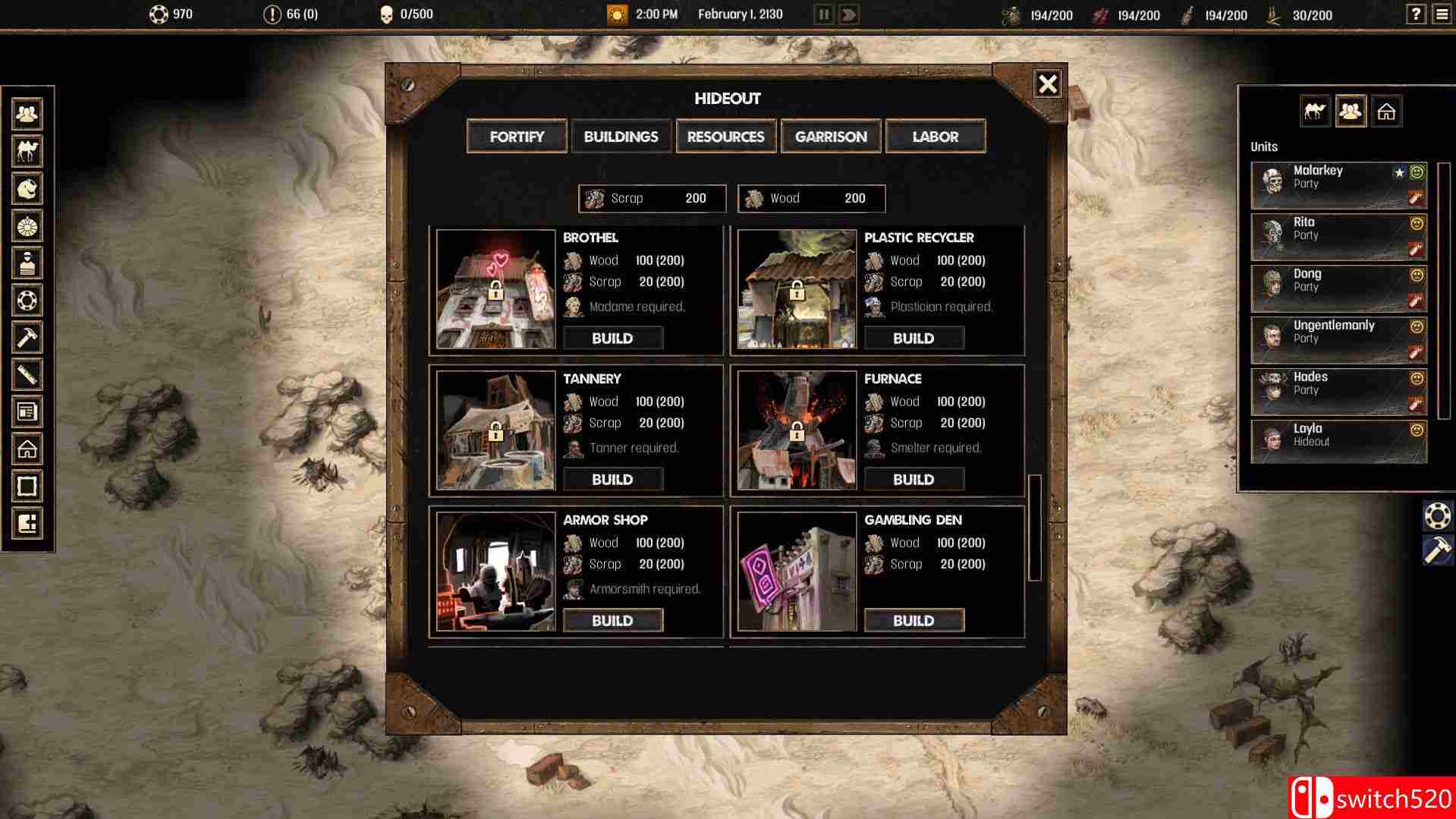The image size is (1456, 819).
Task: Open the help question mark button
Action: click(x=1416, y=14)
